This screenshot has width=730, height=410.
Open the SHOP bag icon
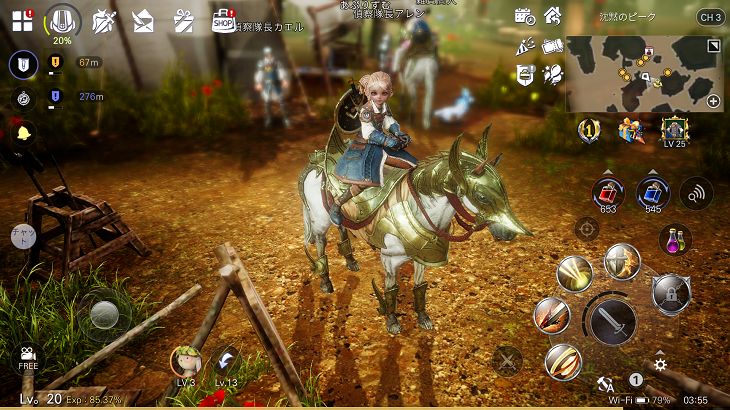coord(223,20)
